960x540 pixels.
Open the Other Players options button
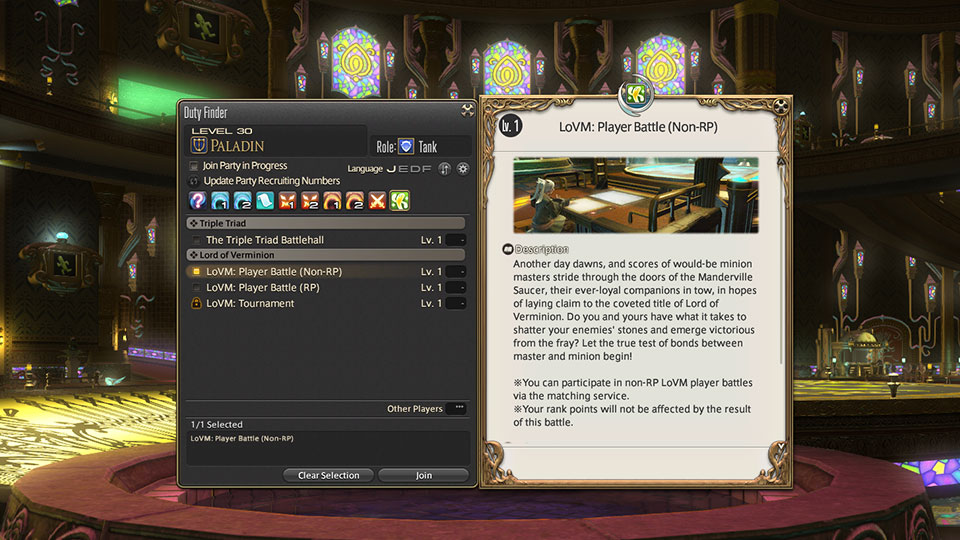[458, 409]
